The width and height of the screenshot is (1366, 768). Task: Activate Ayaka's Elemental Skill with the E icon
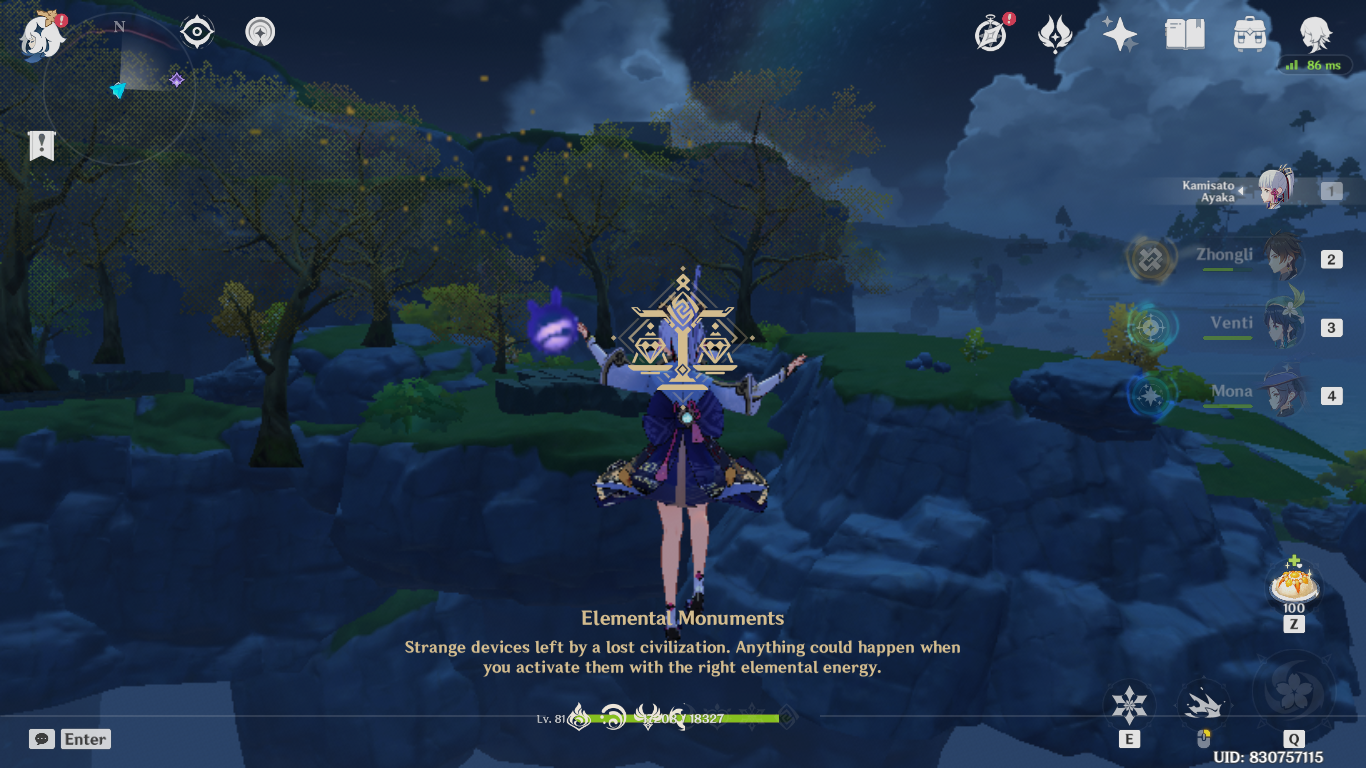[x=1130, y=705]
